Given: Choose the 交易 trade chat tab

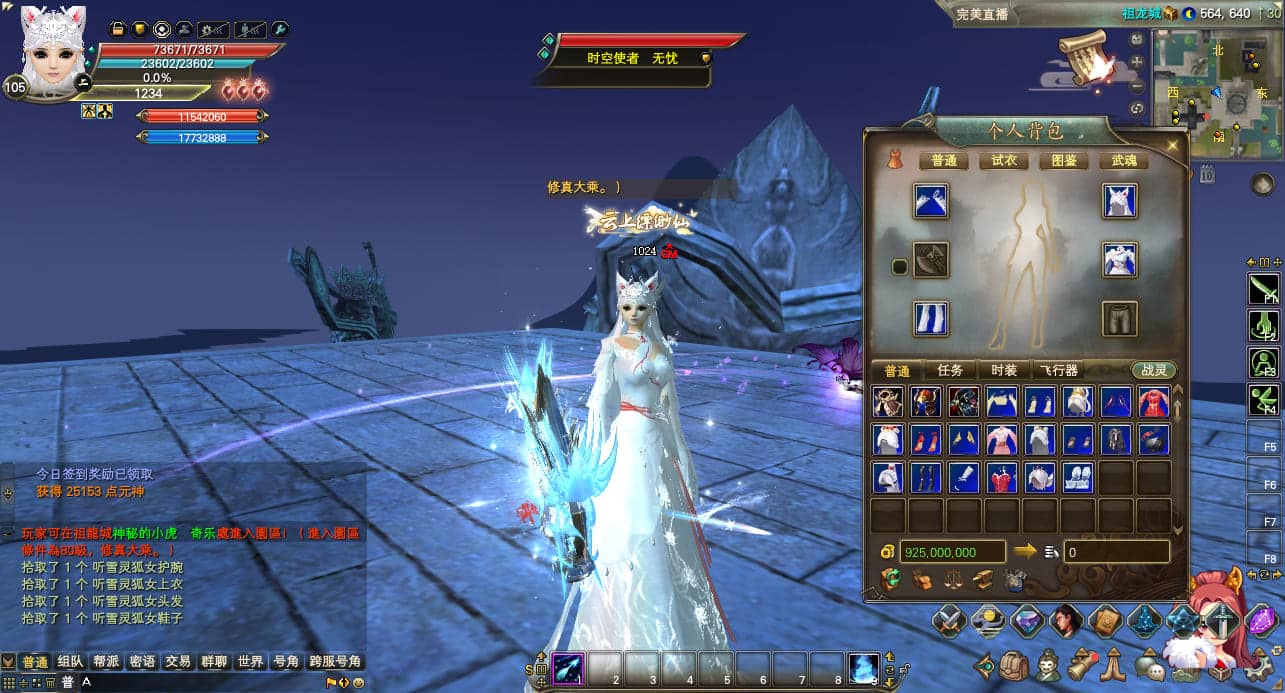Looking at the screenshot, I should (178, 662).
